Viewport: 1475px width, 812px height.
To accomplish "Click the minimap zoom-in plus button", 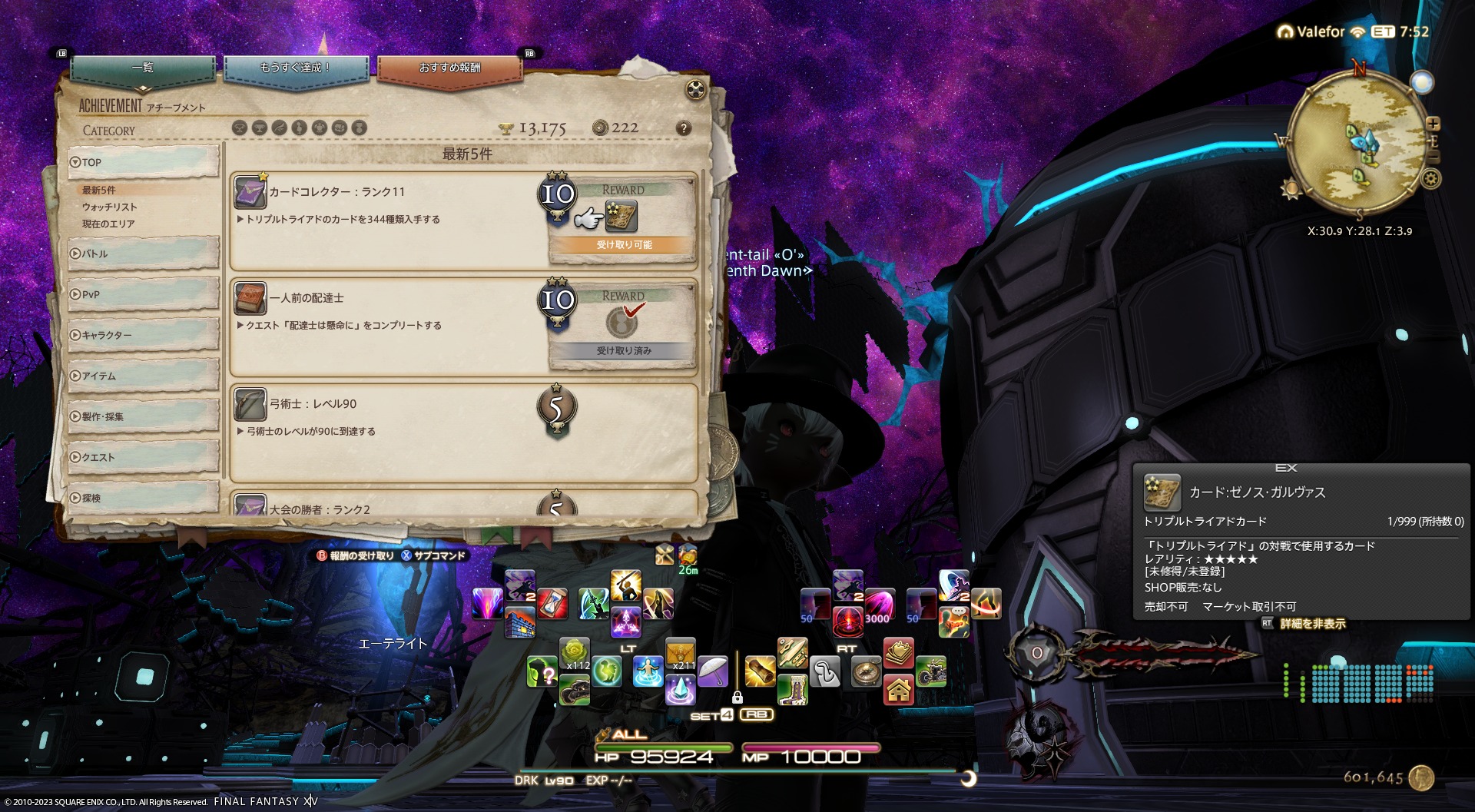I will point(1434,124).
